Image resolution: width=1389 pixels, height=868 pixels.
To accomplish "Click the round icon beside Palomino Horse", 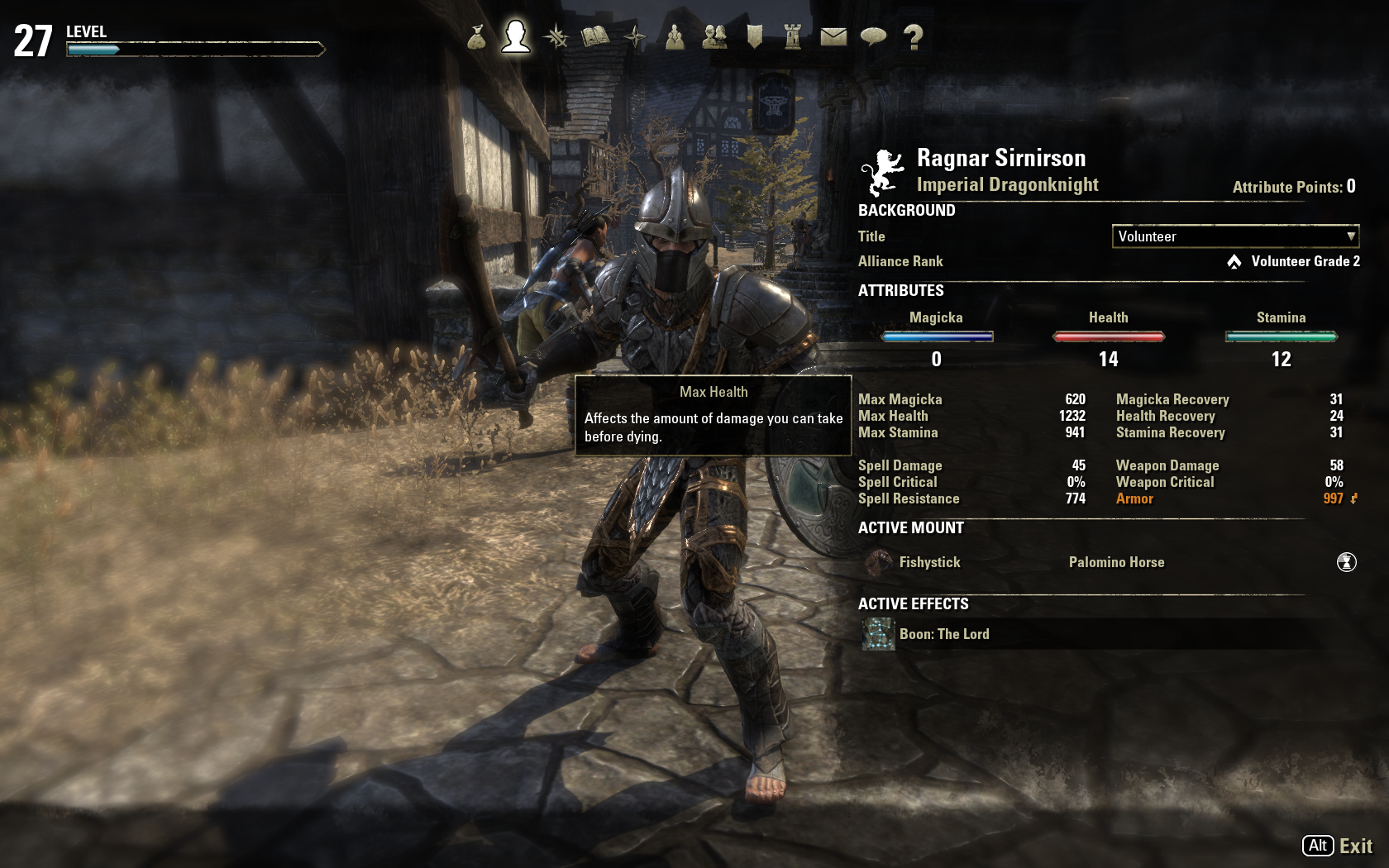I will pyautogui.click(x=1346, y=562).
